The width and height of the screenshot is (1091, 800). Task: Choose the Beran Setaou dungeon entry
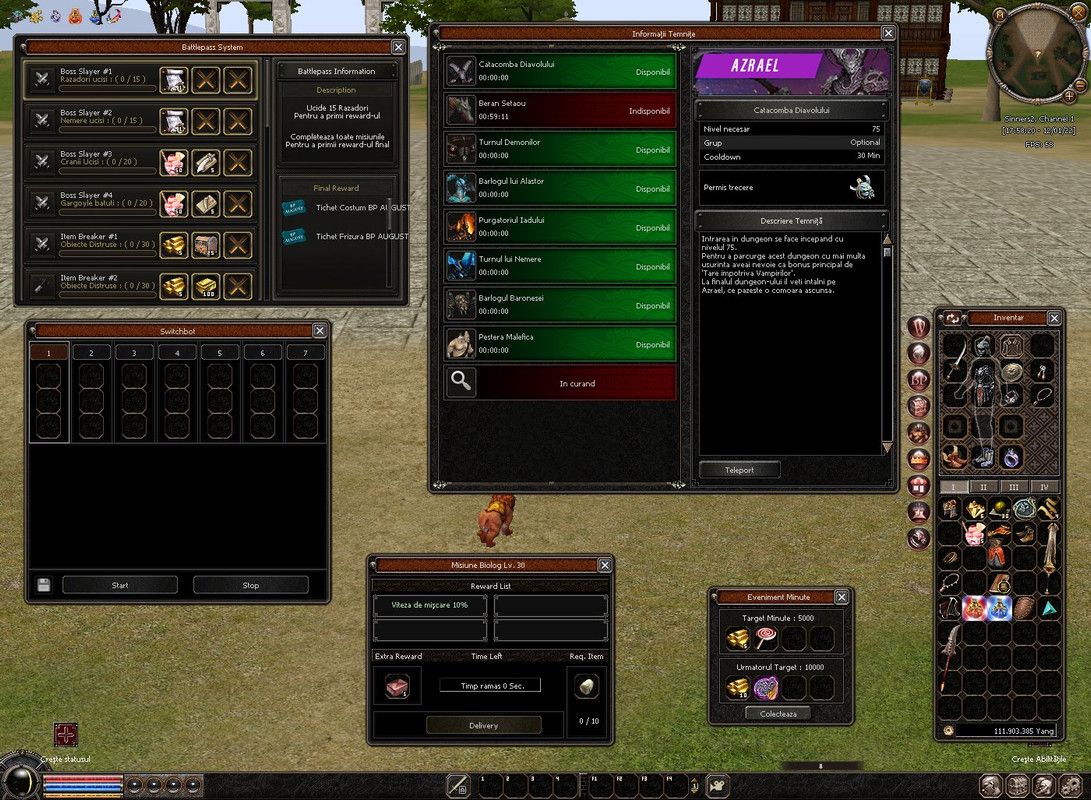(x=560, y=110)
